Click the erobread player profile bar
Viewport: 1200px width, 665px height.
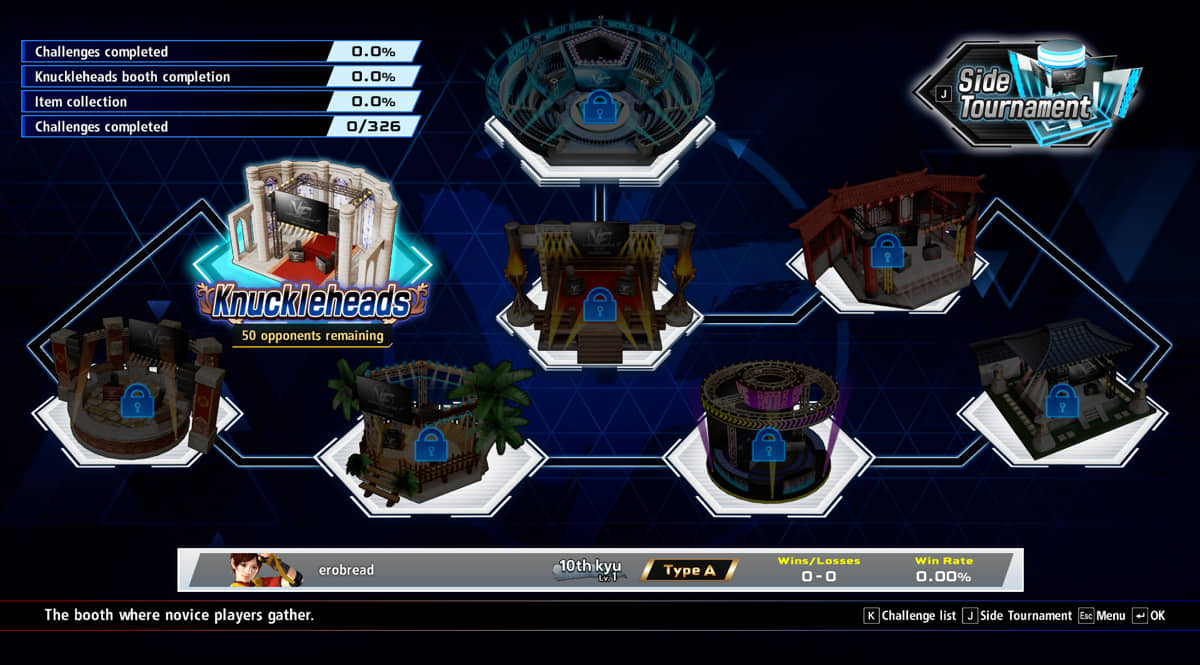[600, 570]
